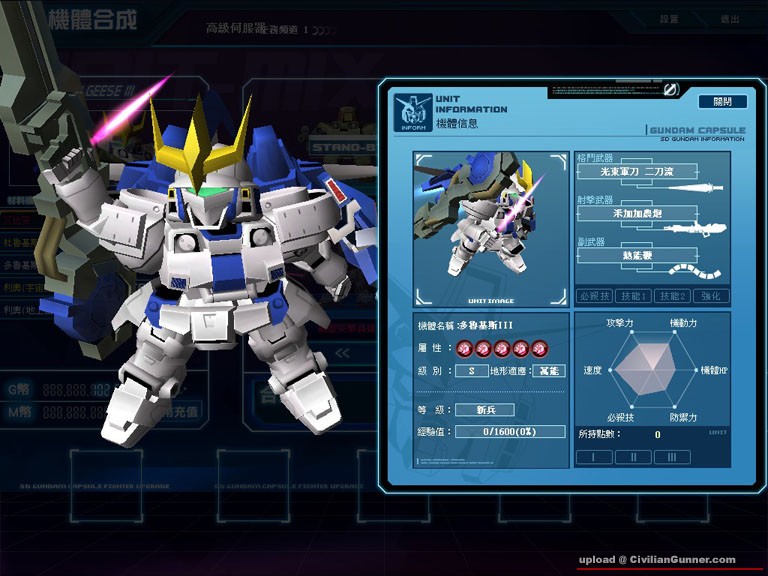Image resolution: width=768 pixels, height=576 pixels.
Task: Close the unit information panel (關閉)
Action: click(x=722, y=102)
